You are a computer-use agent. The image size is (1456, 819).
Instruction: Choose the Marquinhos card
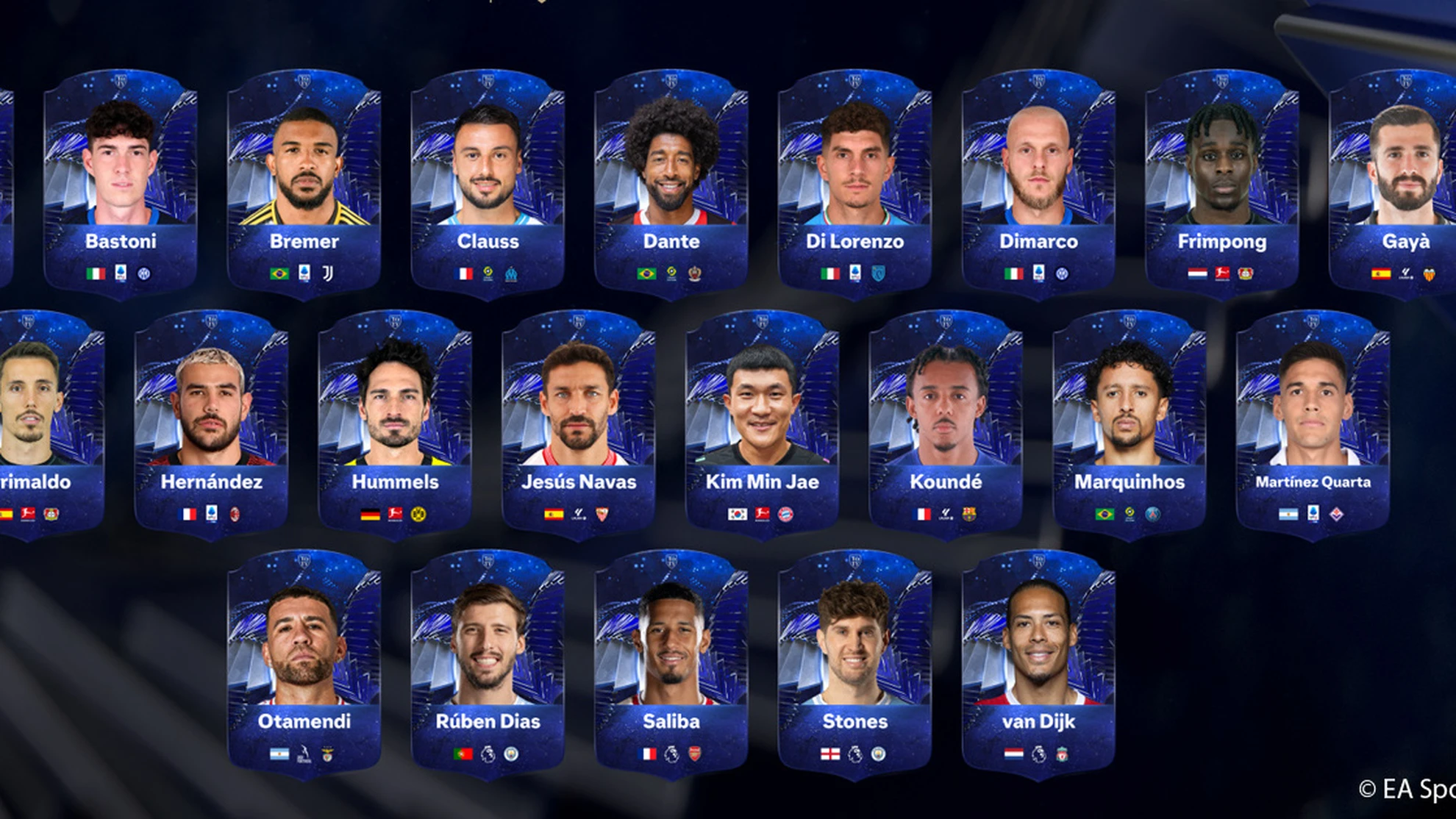[1130, 424]
